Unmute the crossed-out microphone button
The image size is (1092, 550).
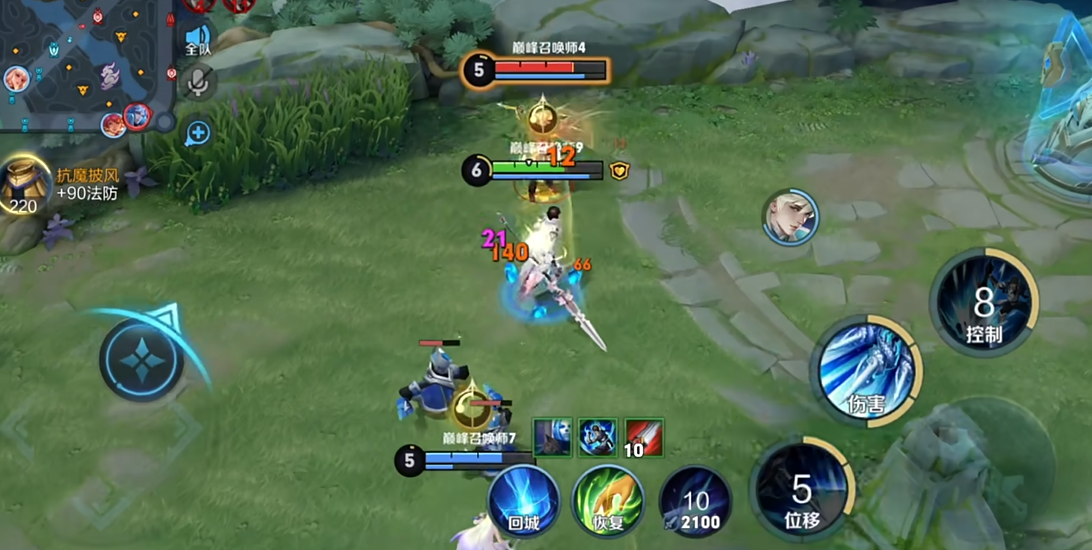pyautogui.click(x=198, y=84)
